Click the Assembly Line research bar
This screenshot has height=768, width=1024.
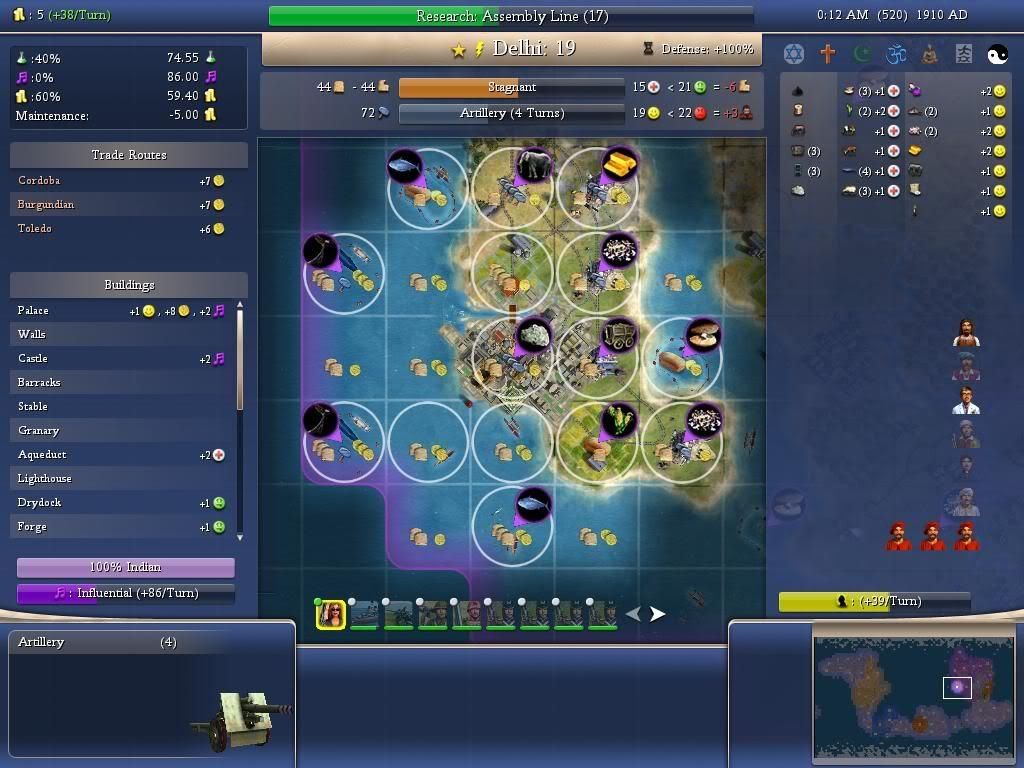511,16
